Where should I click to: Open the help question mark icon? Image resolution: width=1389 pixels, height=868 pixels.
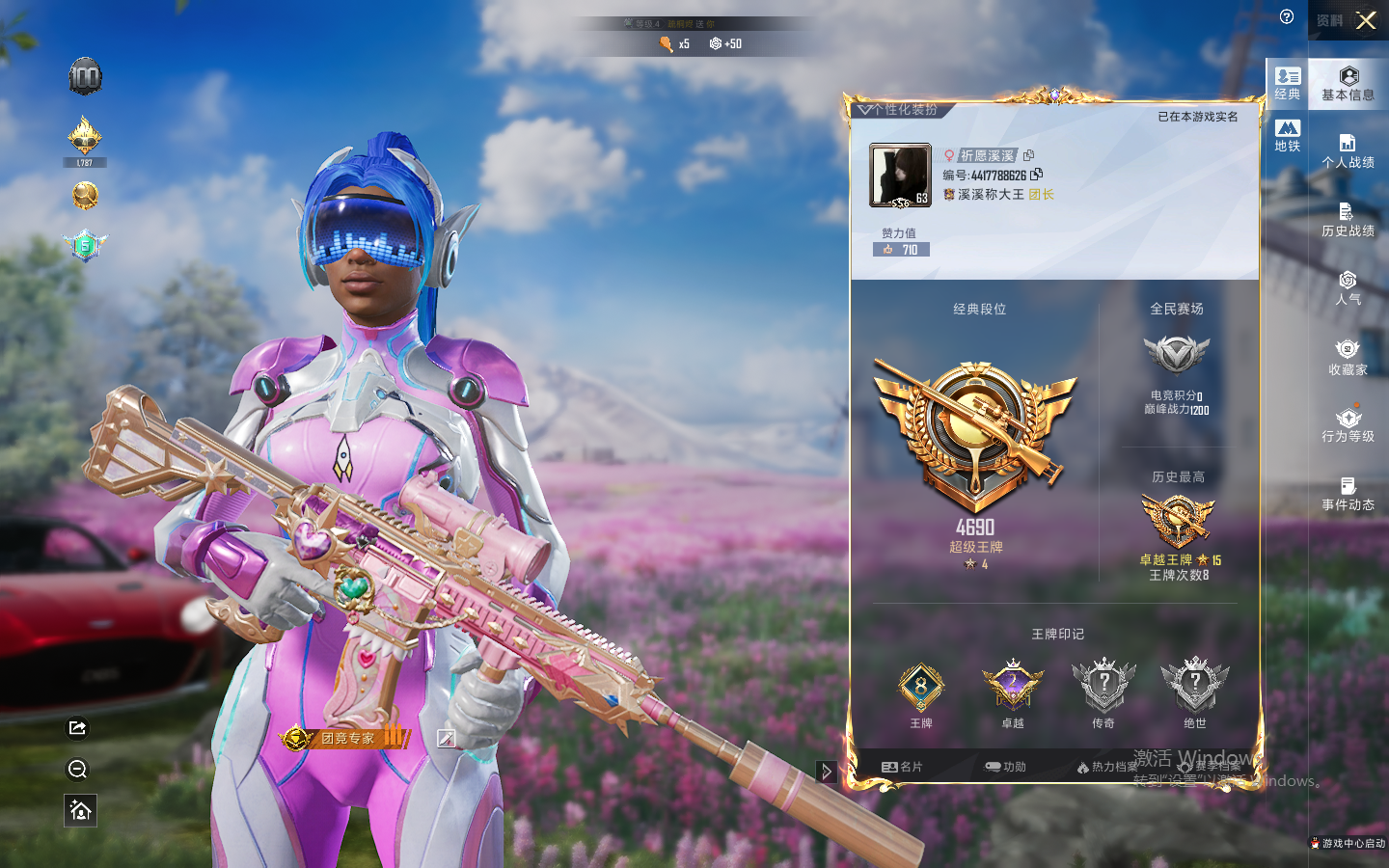[1287, 16]
